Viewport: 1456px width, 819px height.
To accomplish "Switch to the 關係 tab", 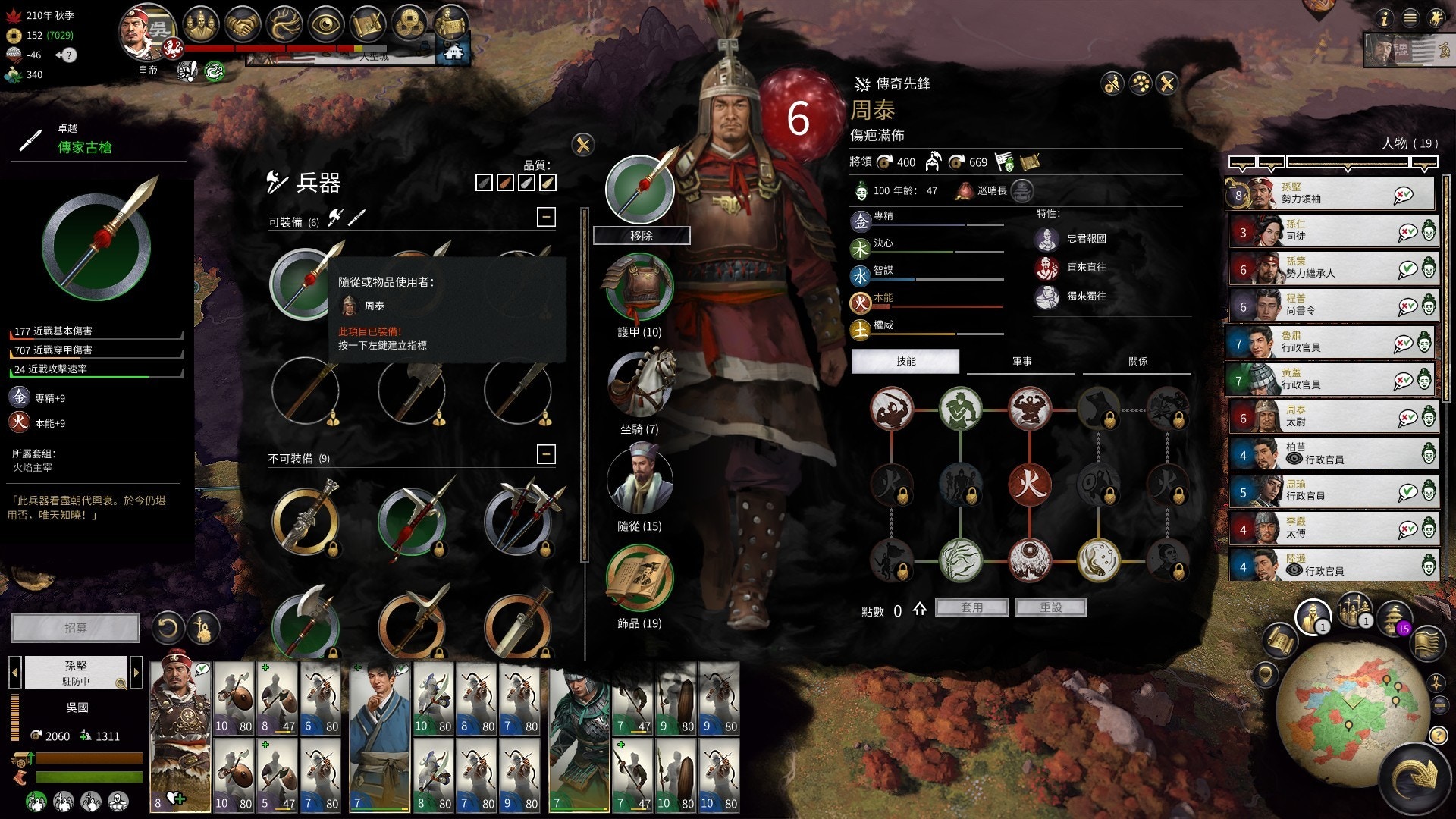I will [1137, 362].
